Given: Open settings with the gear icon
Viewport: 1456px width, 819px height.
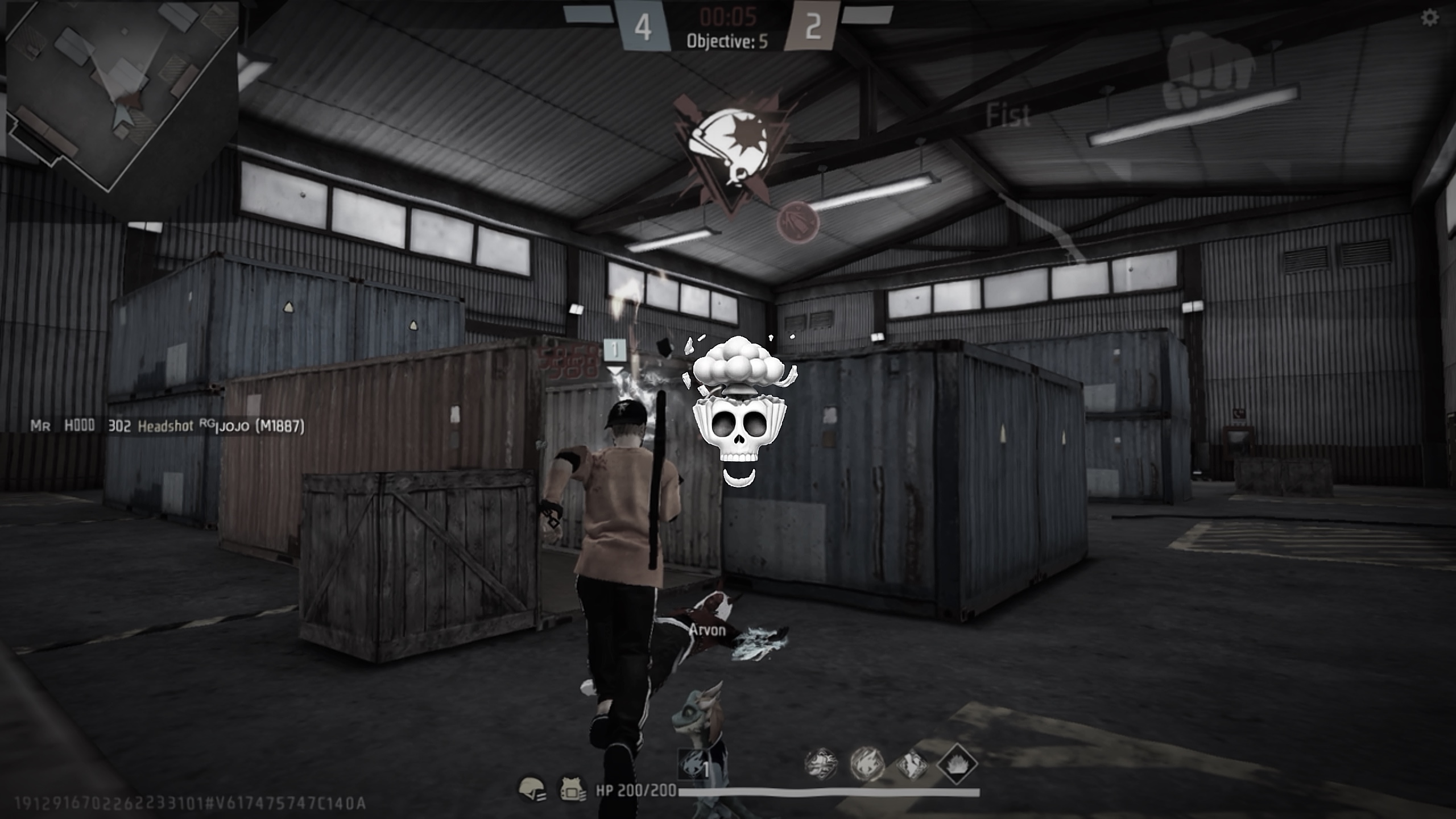Looking at the screenshot, I should [x=1429, y=18].
